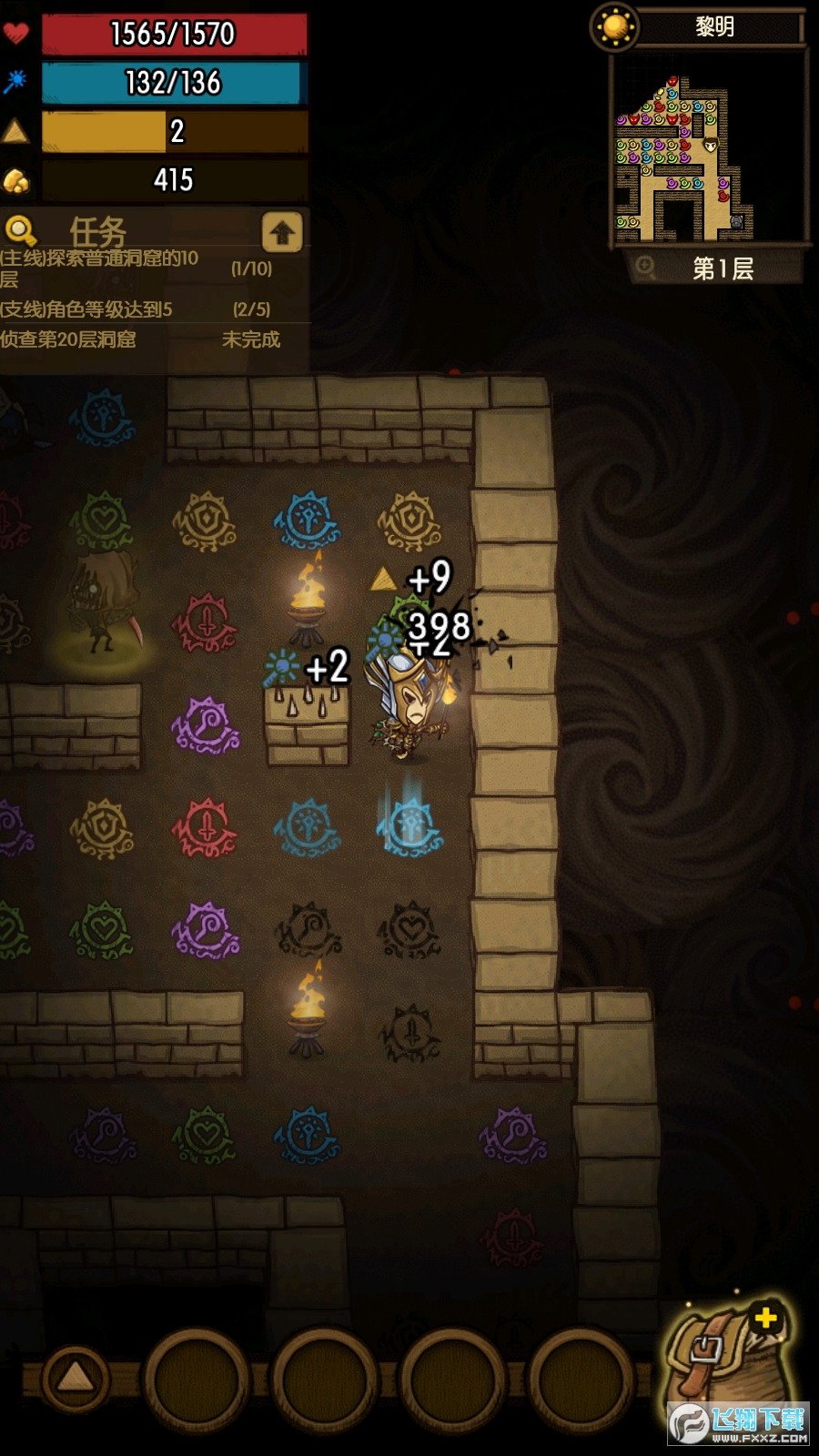
Task: Select the side quest reach level 5 entry
Action: (x=136, y=309)
